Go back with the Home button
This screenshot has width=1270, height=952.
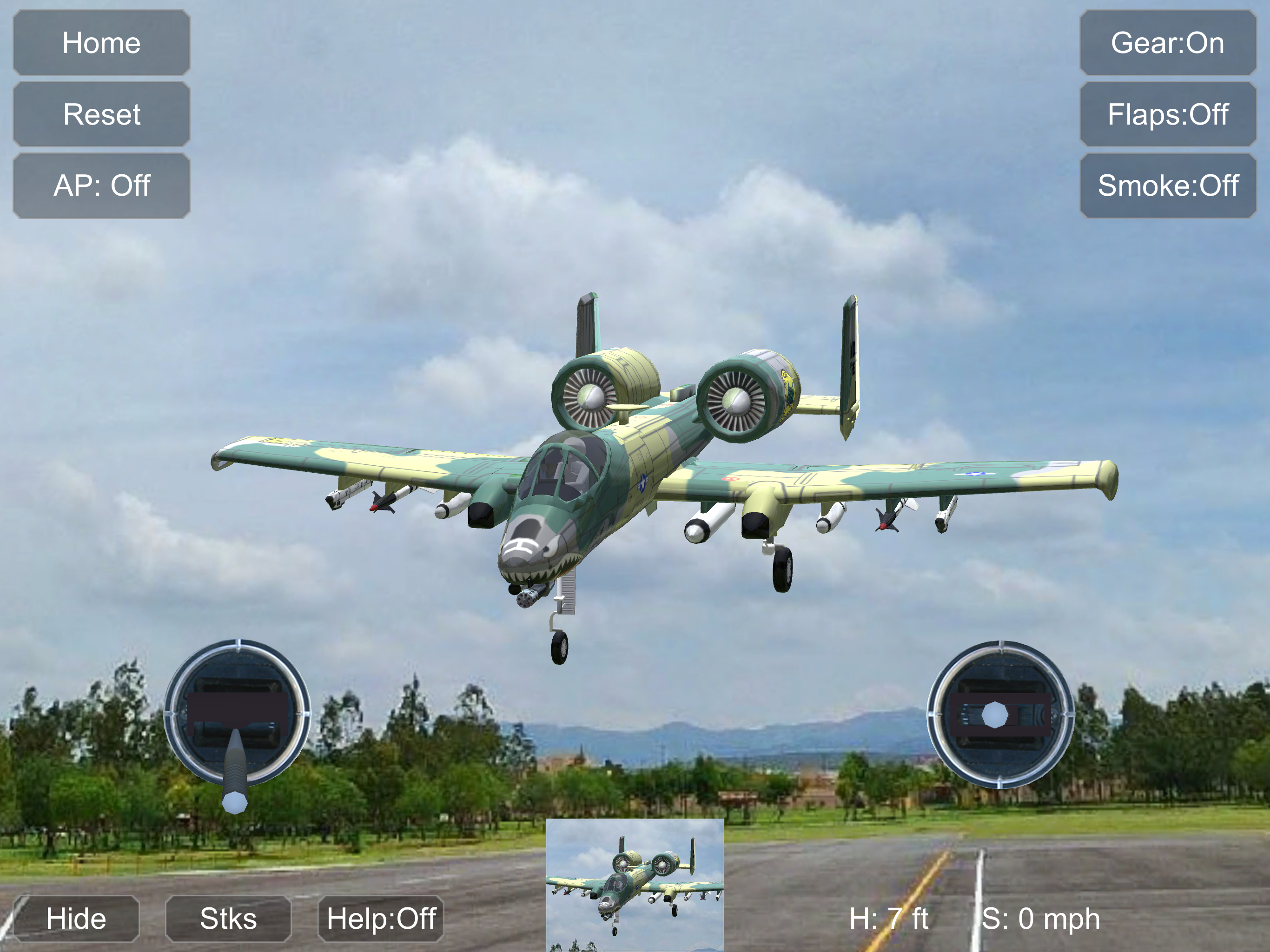(102, 43)
